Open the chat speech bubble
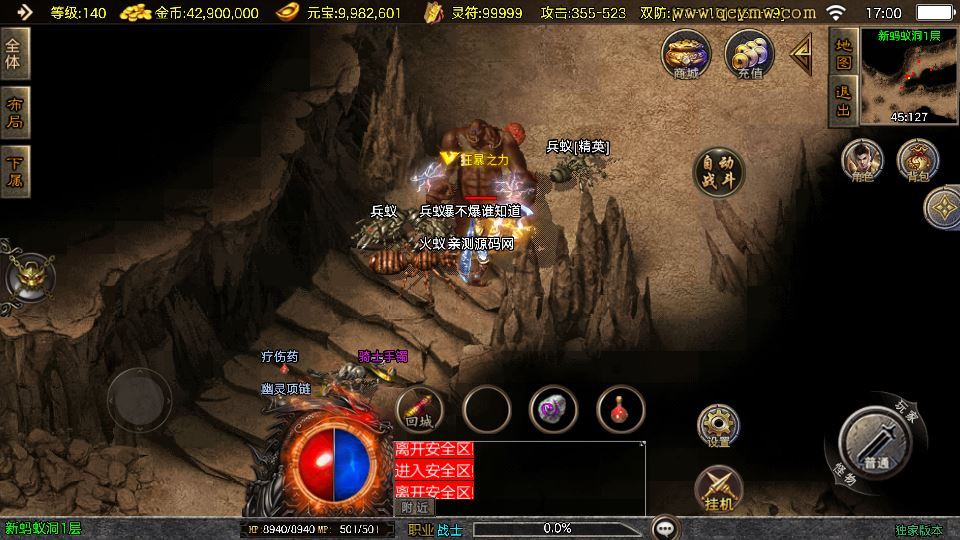Viewport: 960px width, 540px height. (x=665, y=527)
